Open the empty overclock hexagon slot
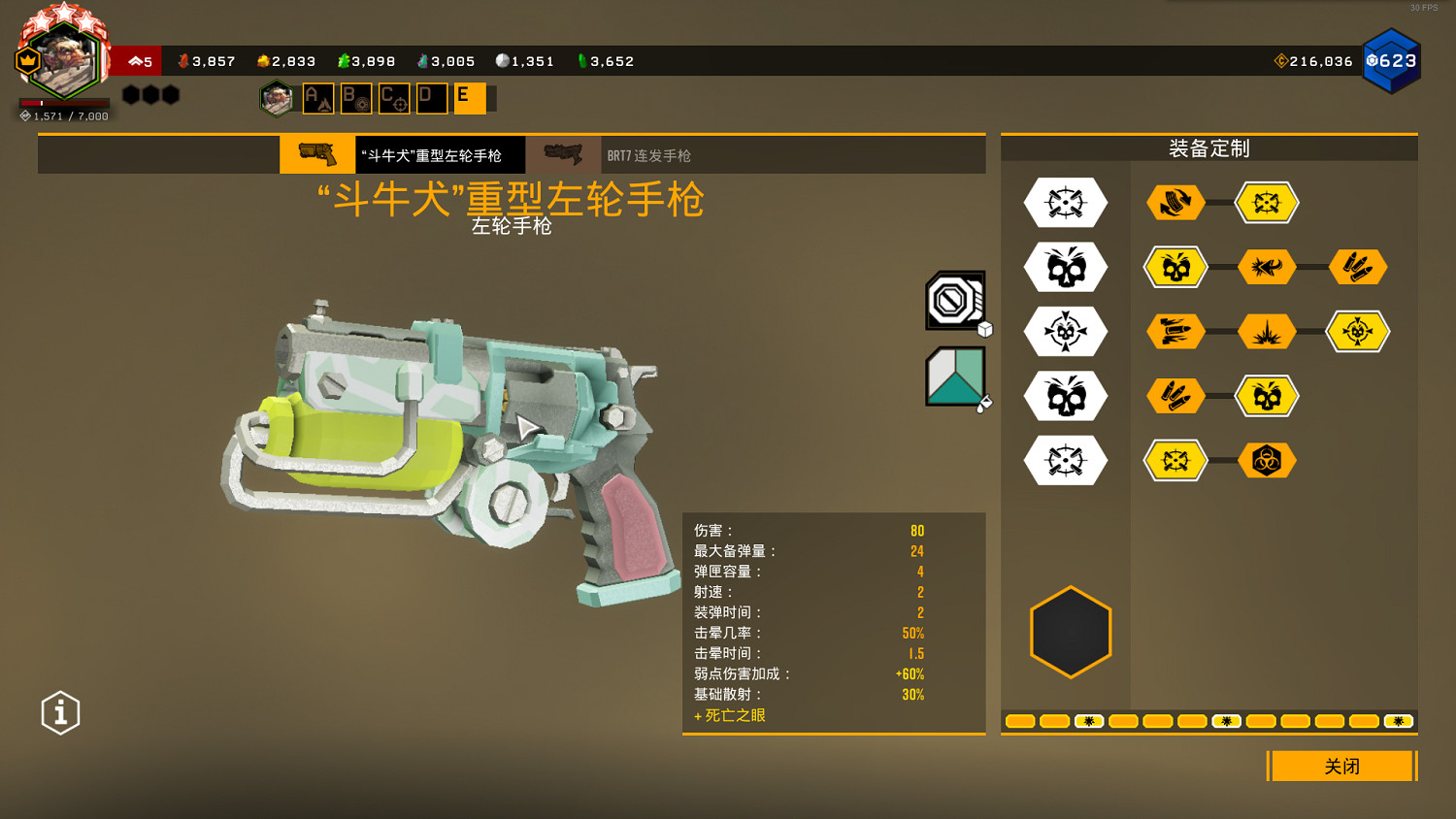 coord(1071,632)
